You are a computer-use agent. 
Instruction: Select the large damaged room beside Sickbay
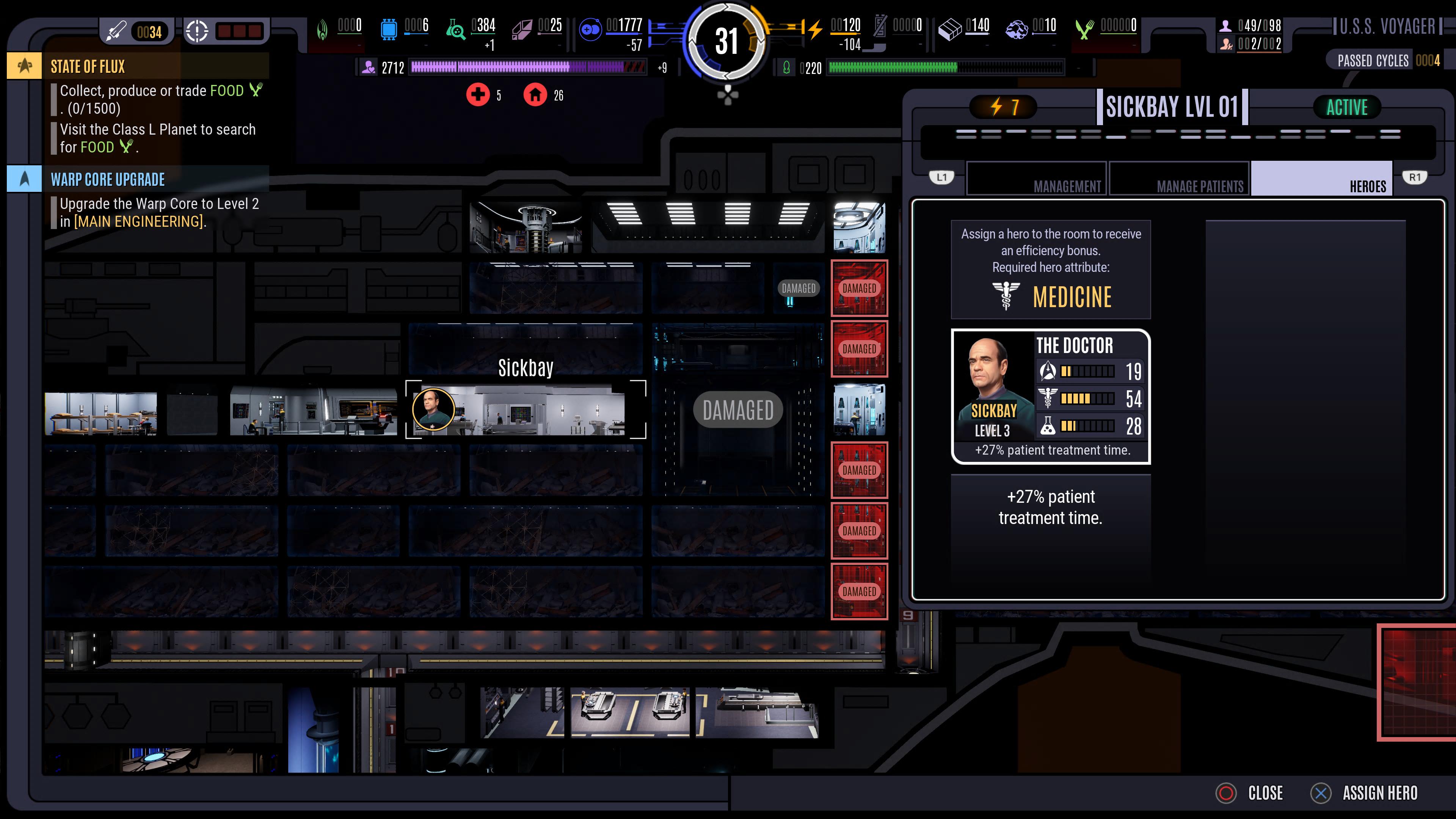click(x=737, y=410)
